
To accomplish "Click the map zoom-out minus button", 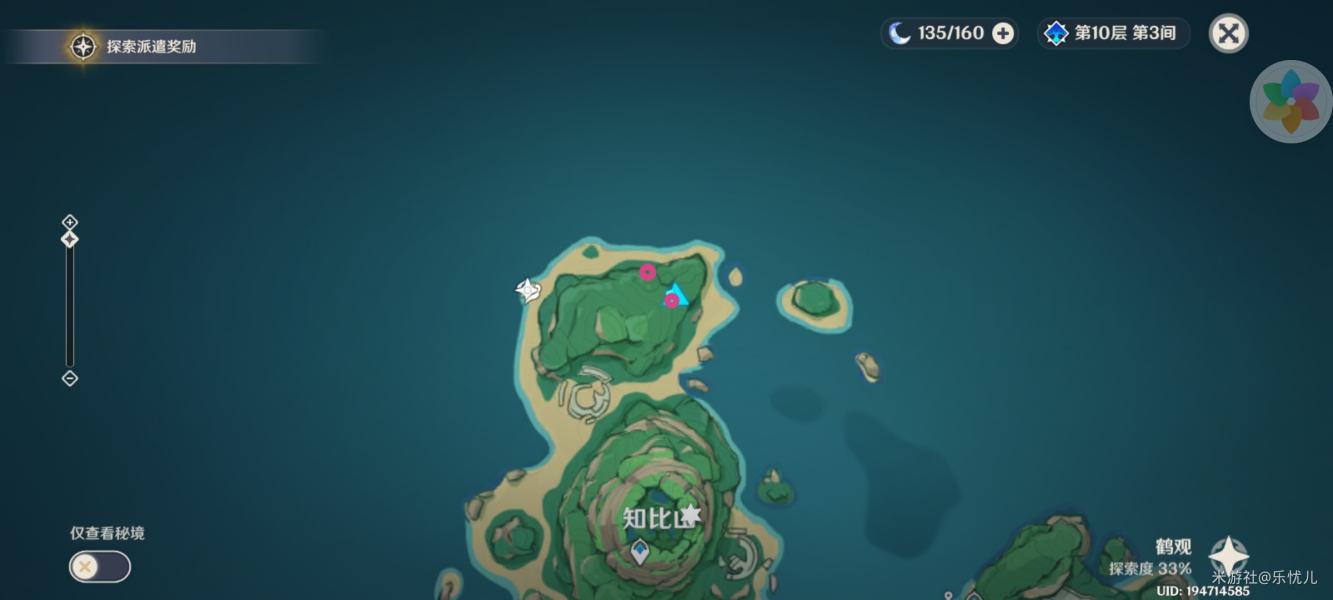I will coord(70,378).
